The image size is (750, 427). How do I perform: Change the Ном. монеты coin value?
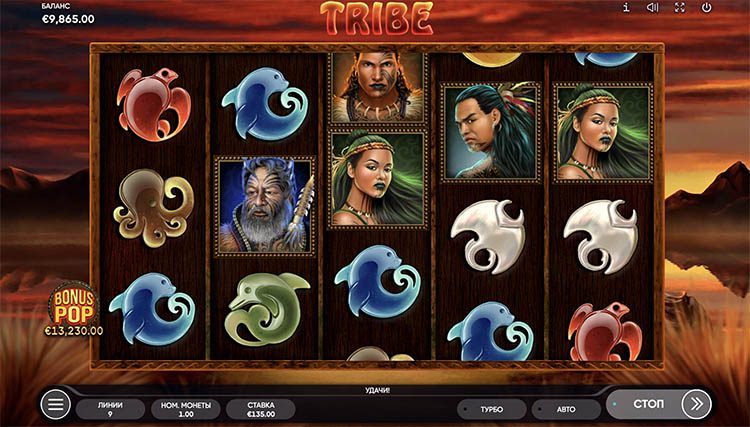click(x=184, y=408)
